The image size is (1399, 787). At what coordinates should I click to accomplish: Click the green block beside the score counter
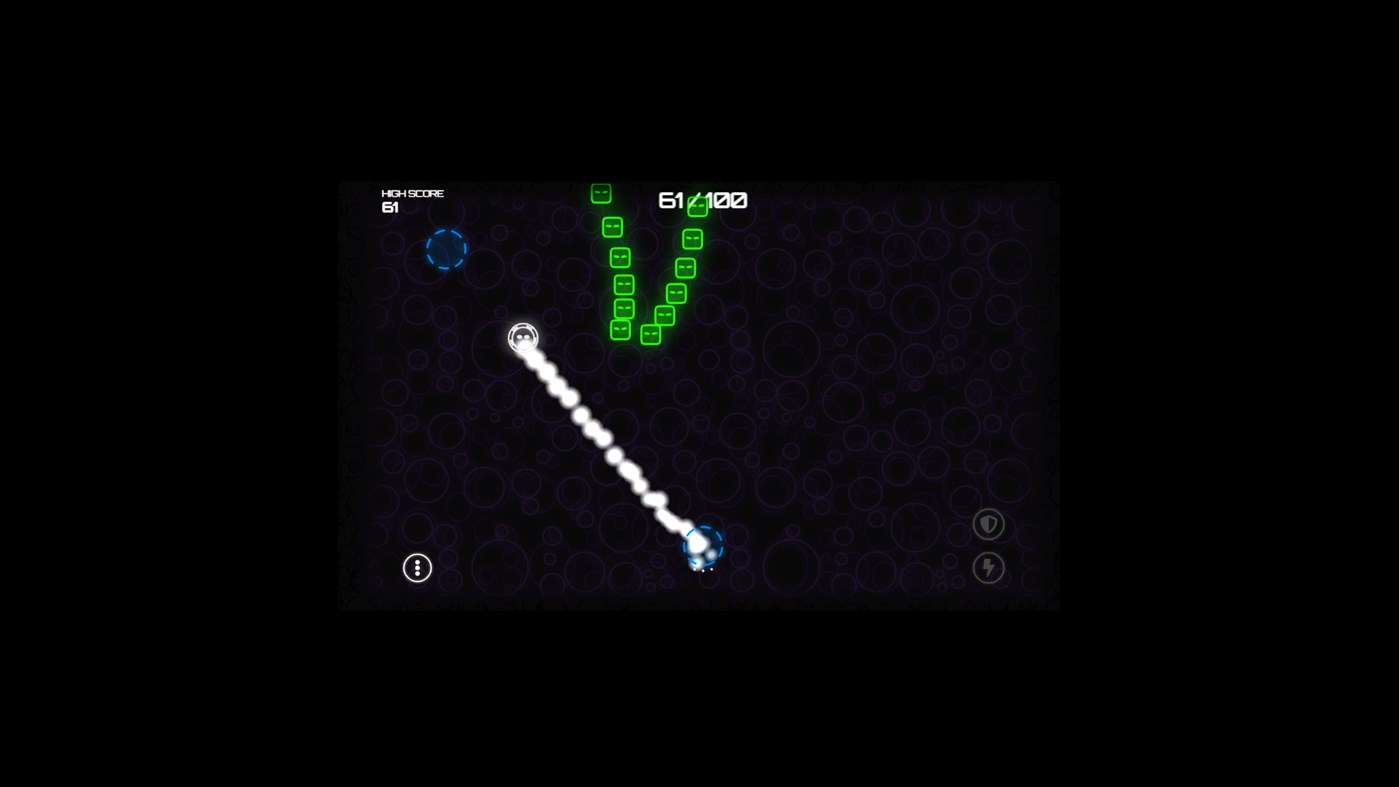(x=699, y=206)
